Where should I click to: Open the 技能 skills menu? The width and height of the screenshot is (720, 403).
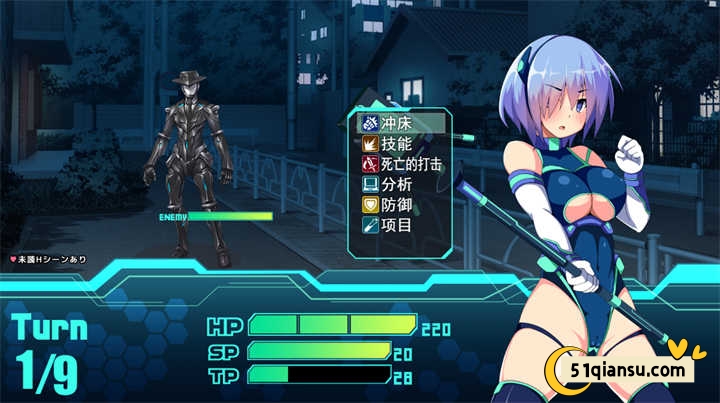click(x=397, y=144)
